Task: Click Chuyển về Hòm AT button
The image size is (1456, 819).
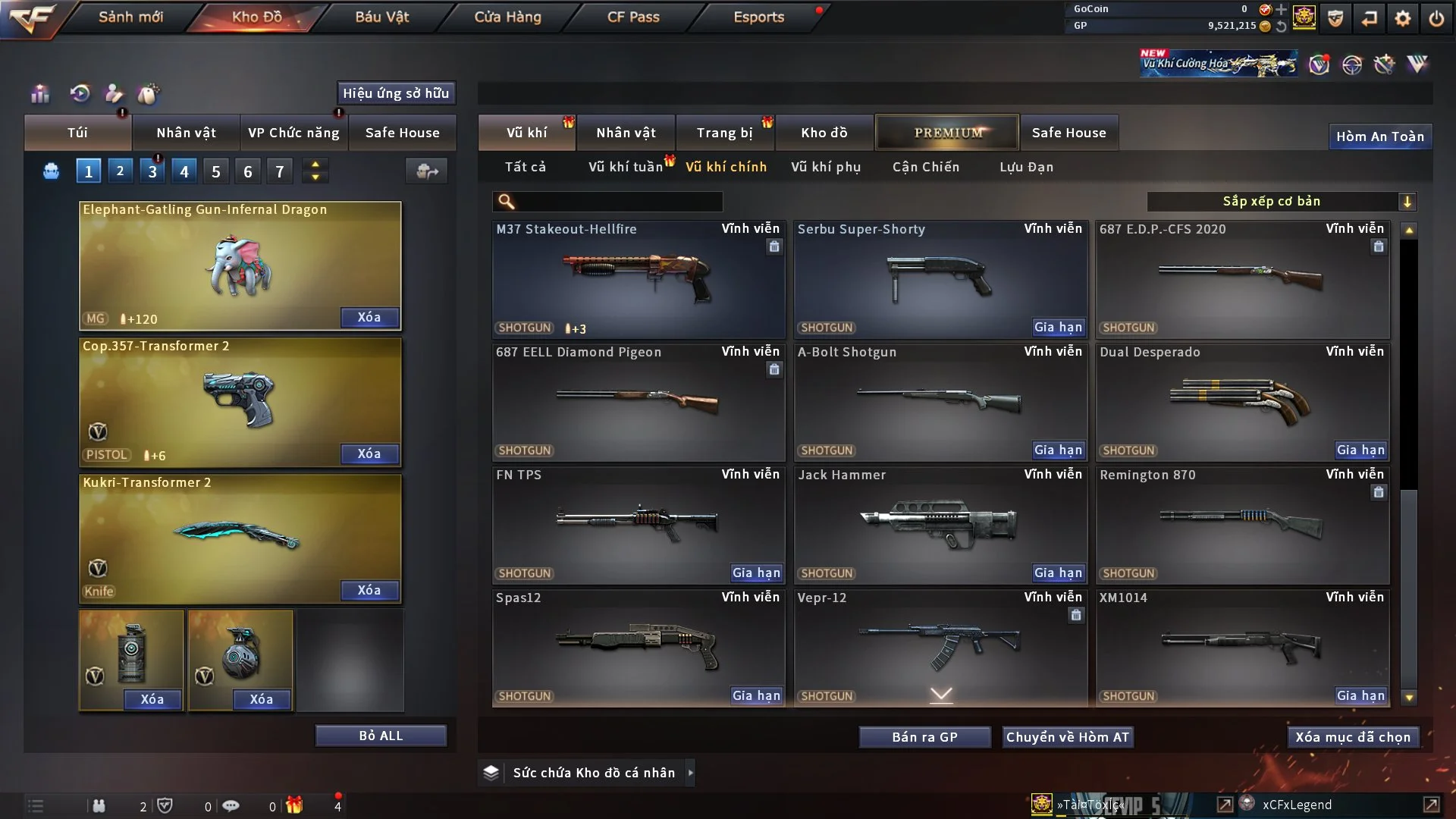Action: pos(1068,737)
